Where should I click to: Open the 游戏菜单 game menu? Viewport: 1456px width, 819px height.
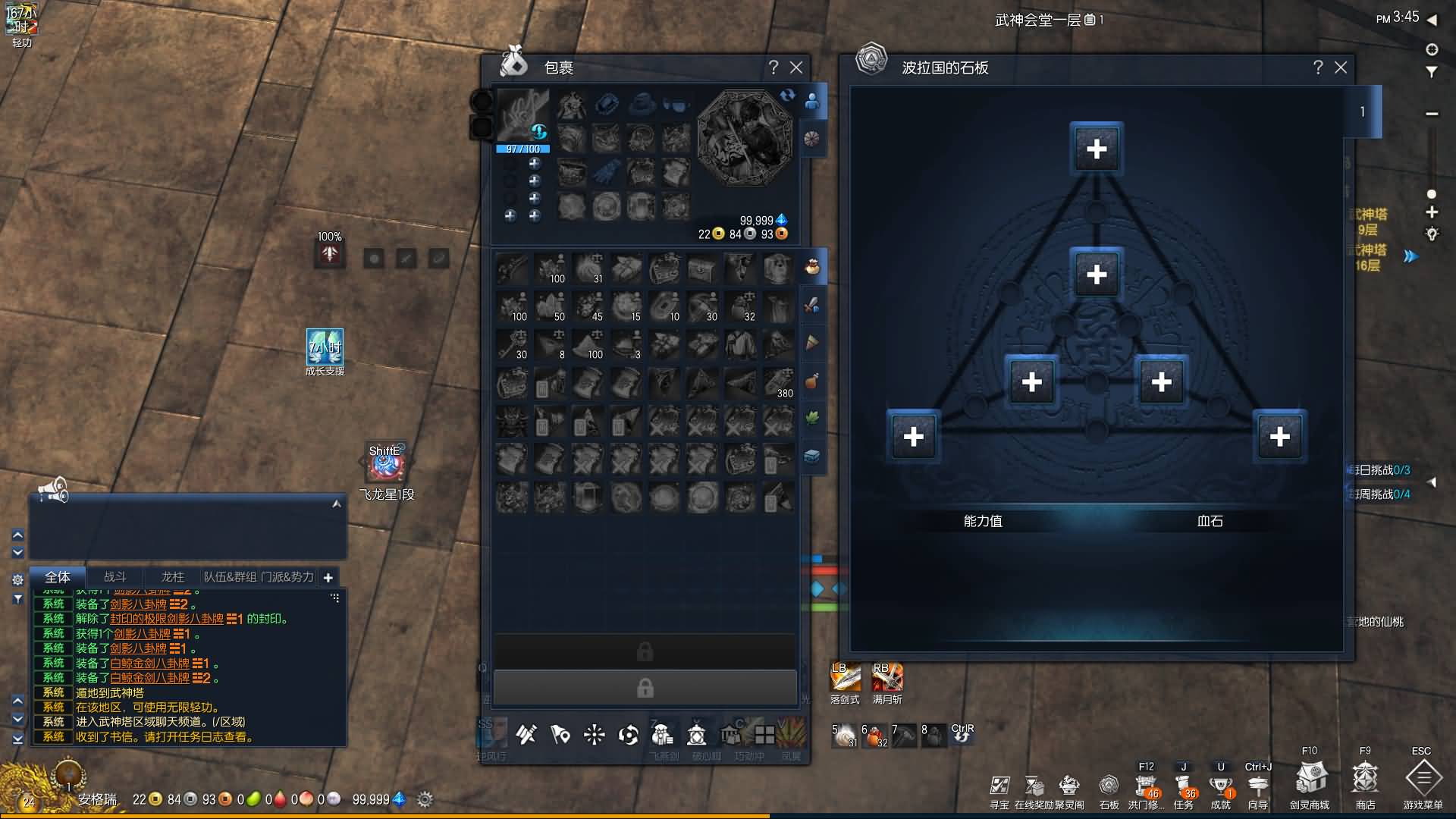pos(1423,779)
